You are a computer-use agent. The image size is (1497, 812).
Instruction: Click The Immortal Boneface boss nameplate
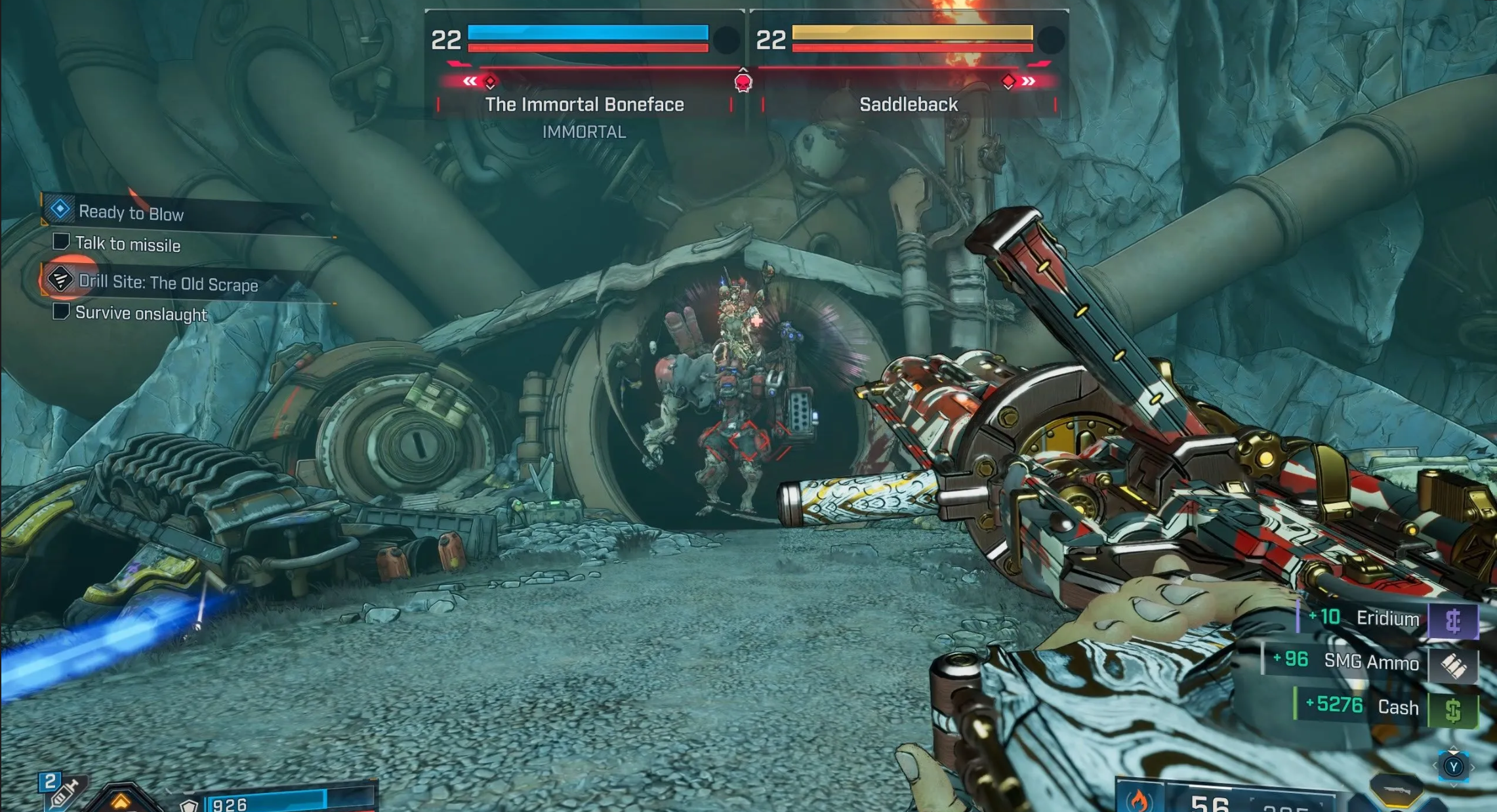584,105
